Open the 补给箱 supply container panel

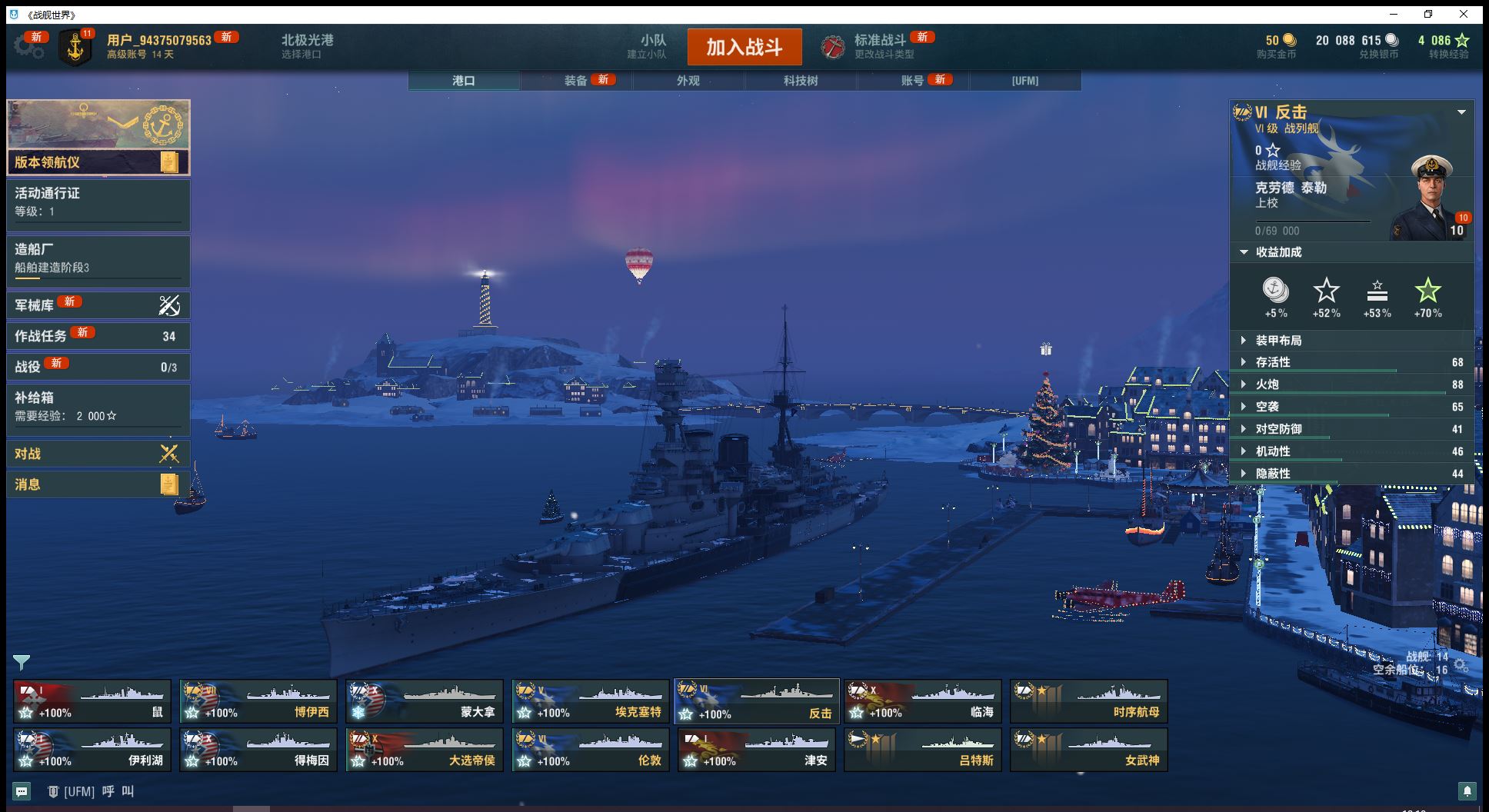point(98,407)
